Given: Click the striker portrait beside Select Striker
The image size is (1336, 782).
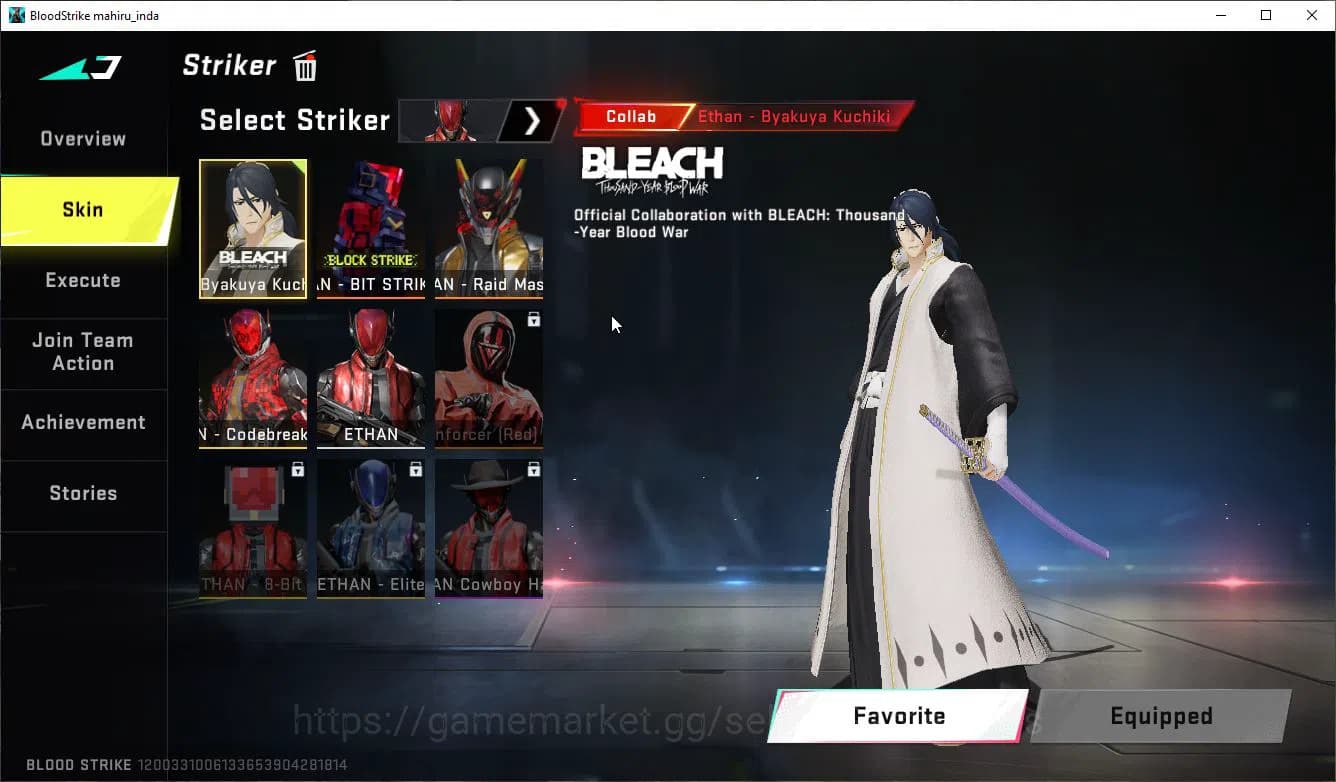Looking at the screenshot, I should click(448, 120).
